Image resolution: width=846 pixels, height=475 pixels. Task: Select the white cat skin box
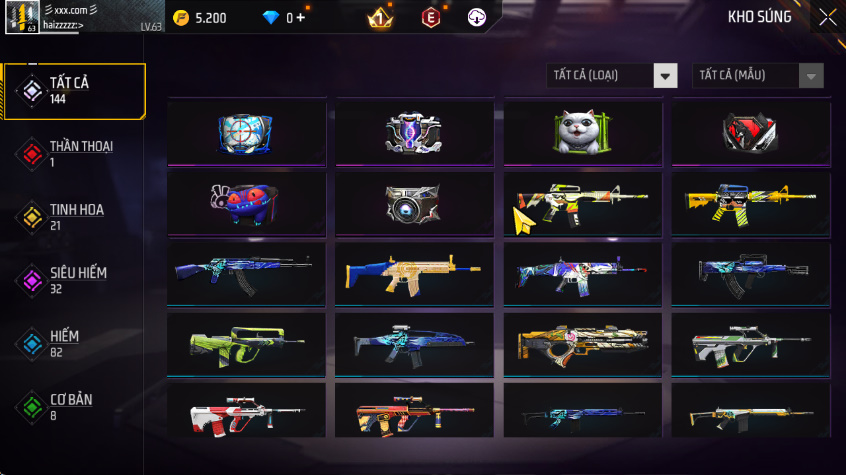click(x=582, y=133)
